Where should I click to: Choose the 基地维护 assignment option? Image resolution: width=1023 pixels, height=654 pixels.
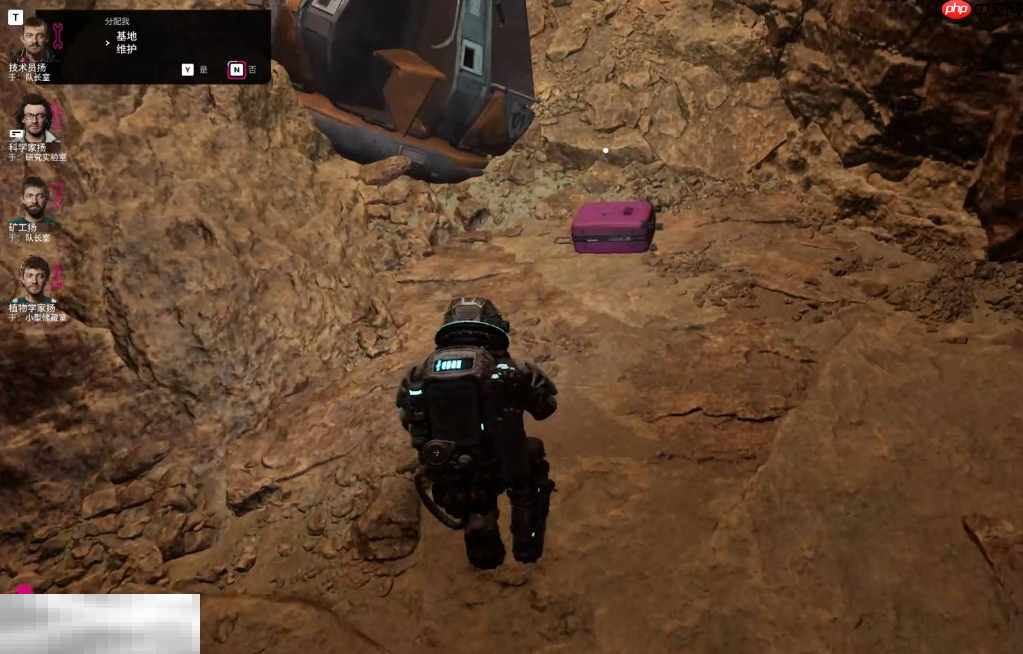point(126,42)
